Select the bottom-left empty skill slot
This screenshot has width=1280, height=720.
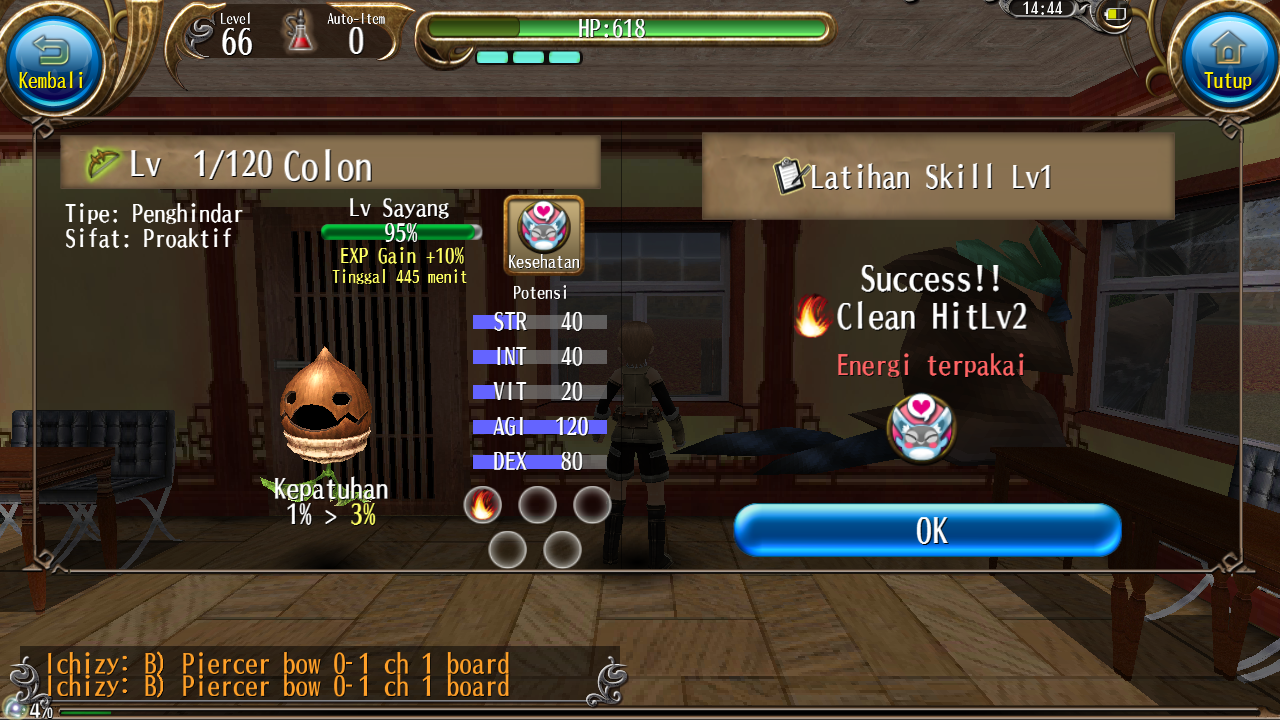(508, 549)
